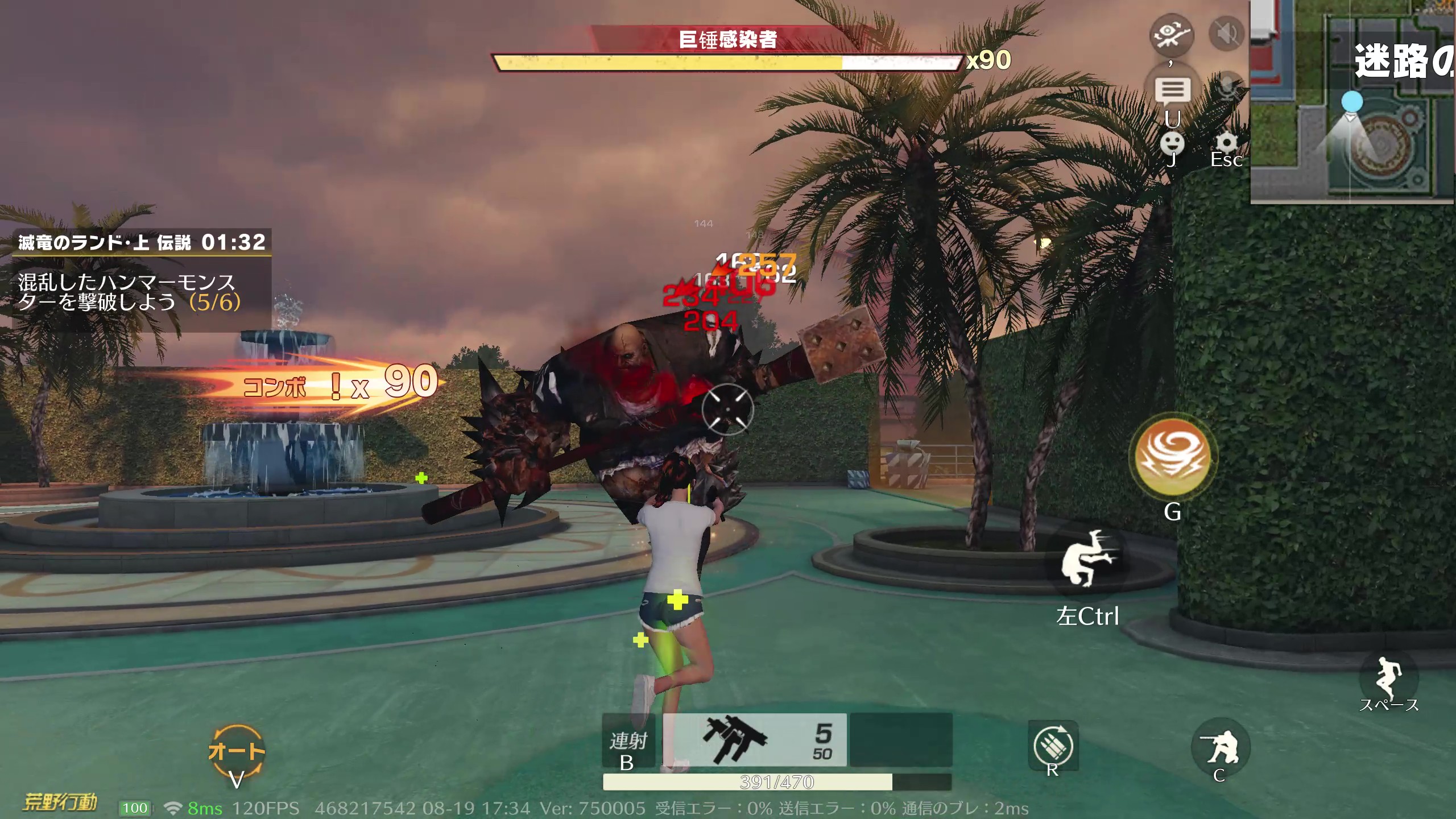Toggle the muted speaker icon
1456x819 pixels.
[1226, 34]
